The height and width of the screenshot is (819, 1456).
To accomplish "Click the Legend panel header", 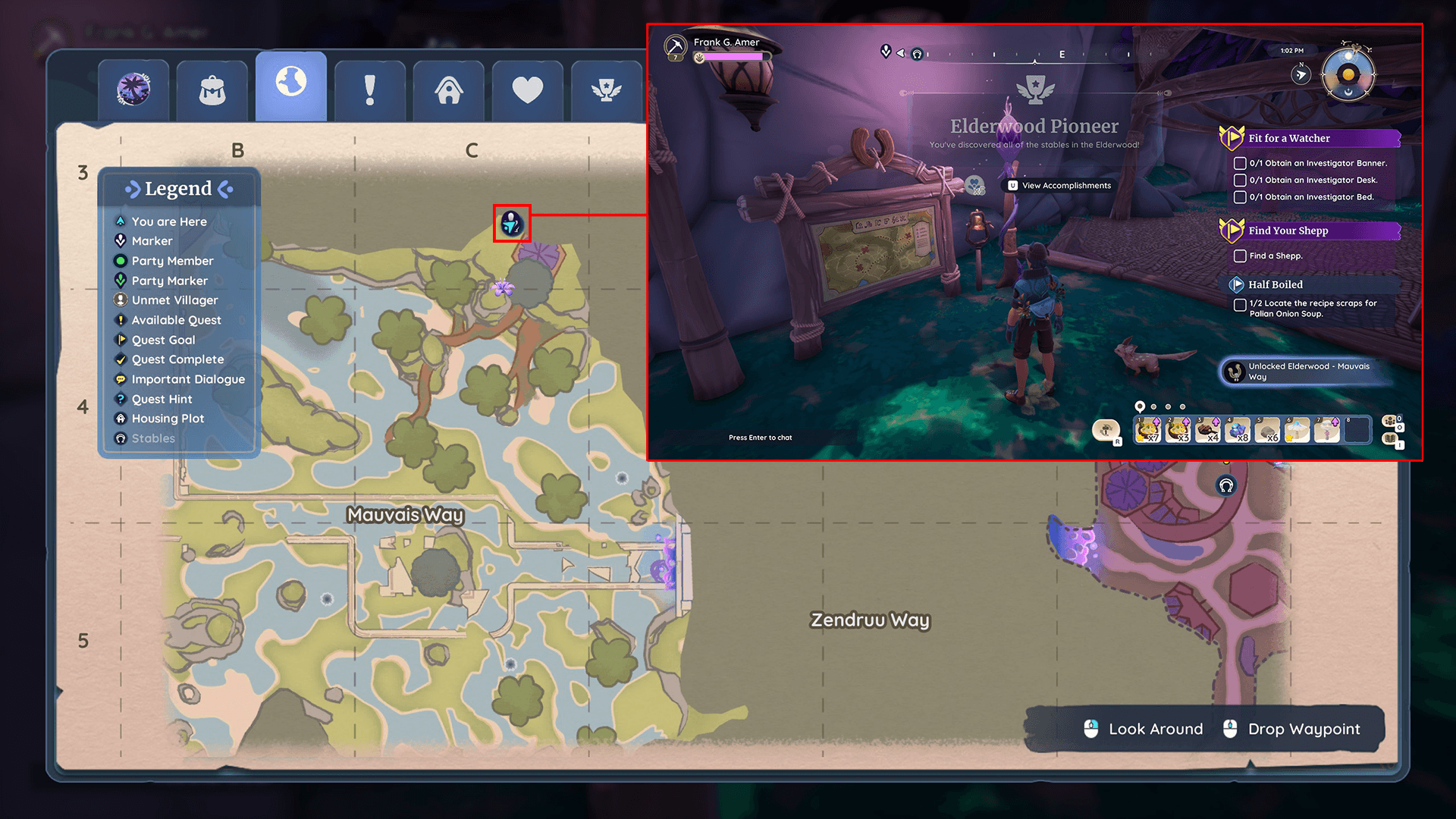I will pos(179,189).
